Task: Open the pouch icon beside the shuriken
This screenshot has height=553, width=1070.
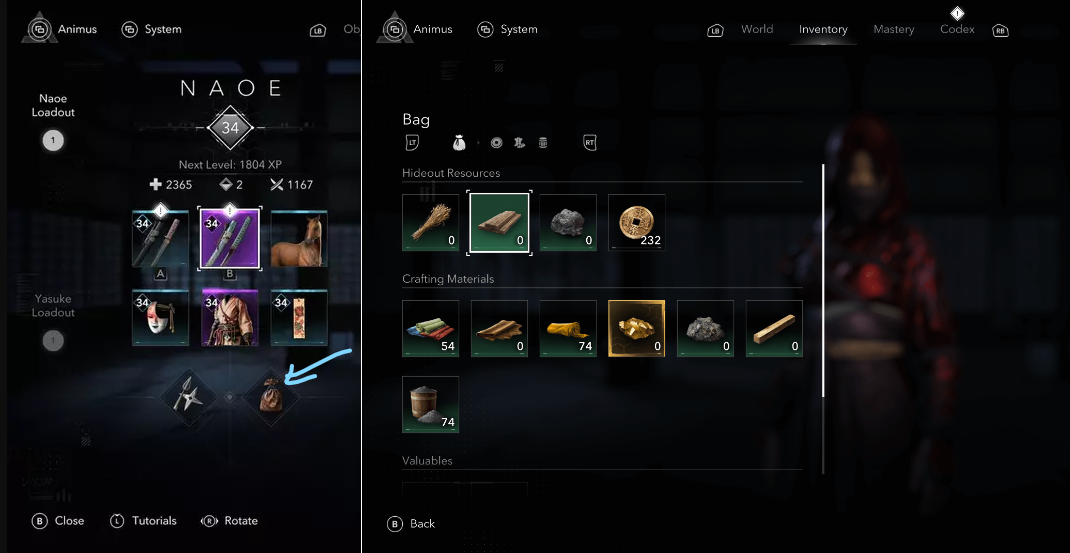Action: tap(271, 397)
